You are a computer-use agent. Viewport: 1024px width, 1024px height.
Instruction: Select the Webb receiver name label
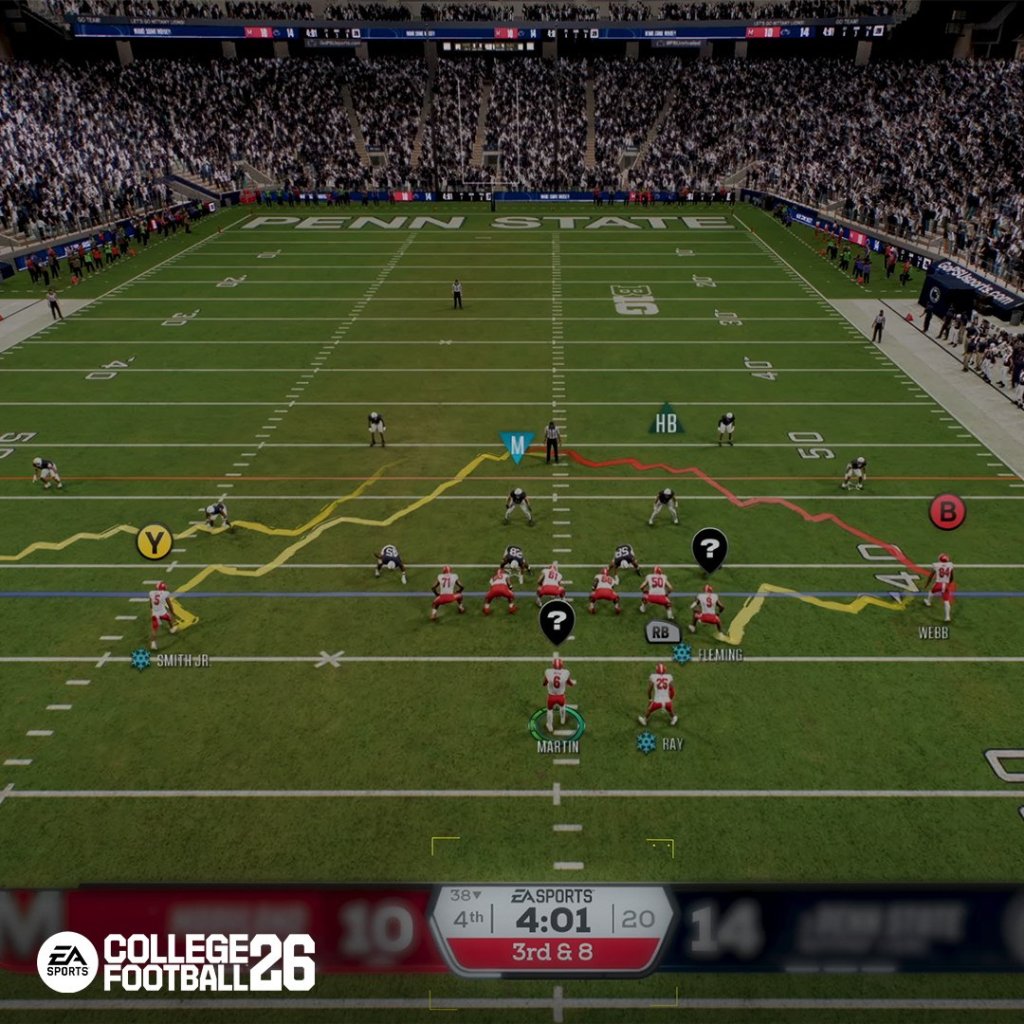pos(933,632)
